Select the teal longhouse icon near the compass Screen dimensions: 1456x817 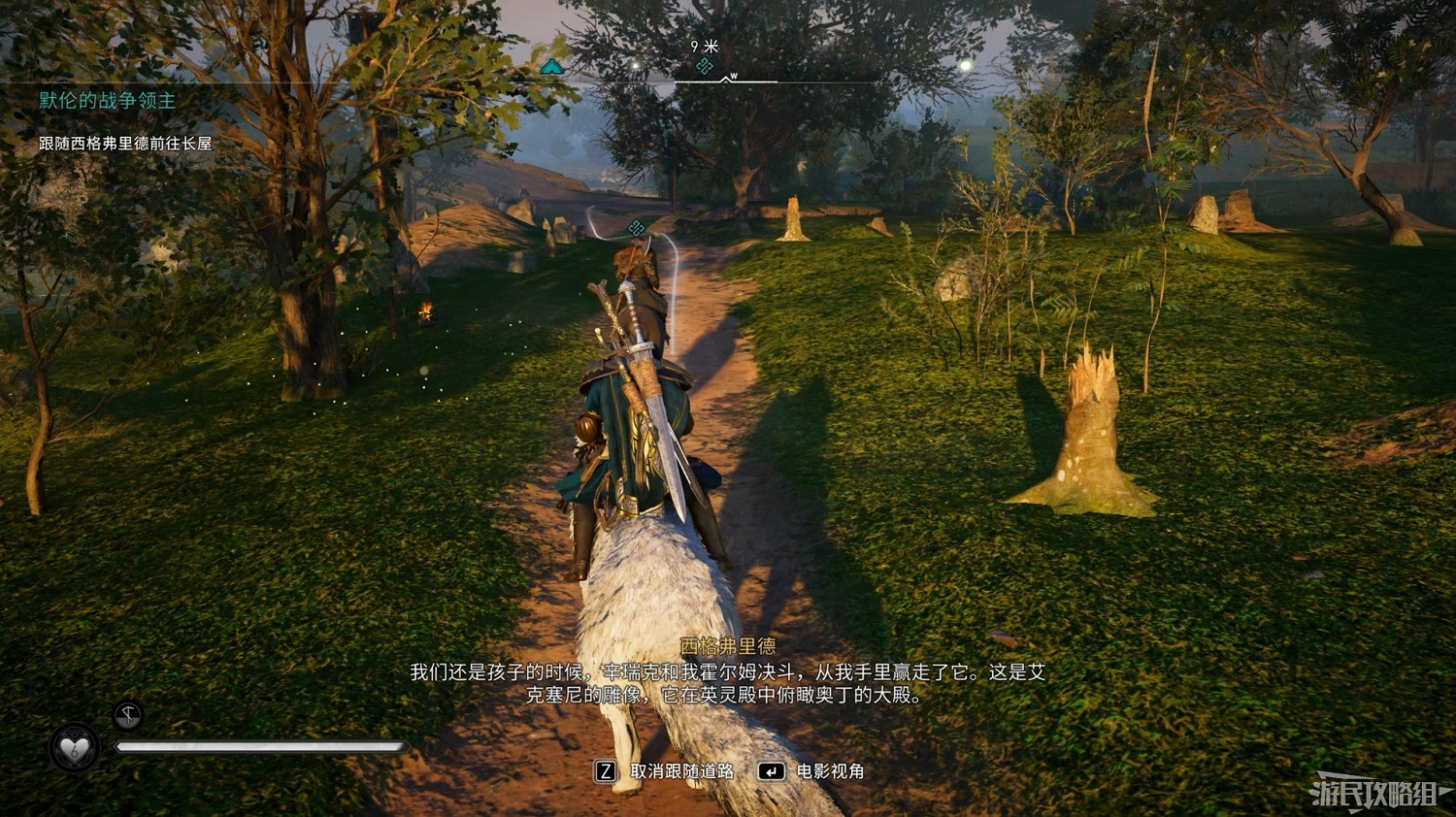pos(550,66)
